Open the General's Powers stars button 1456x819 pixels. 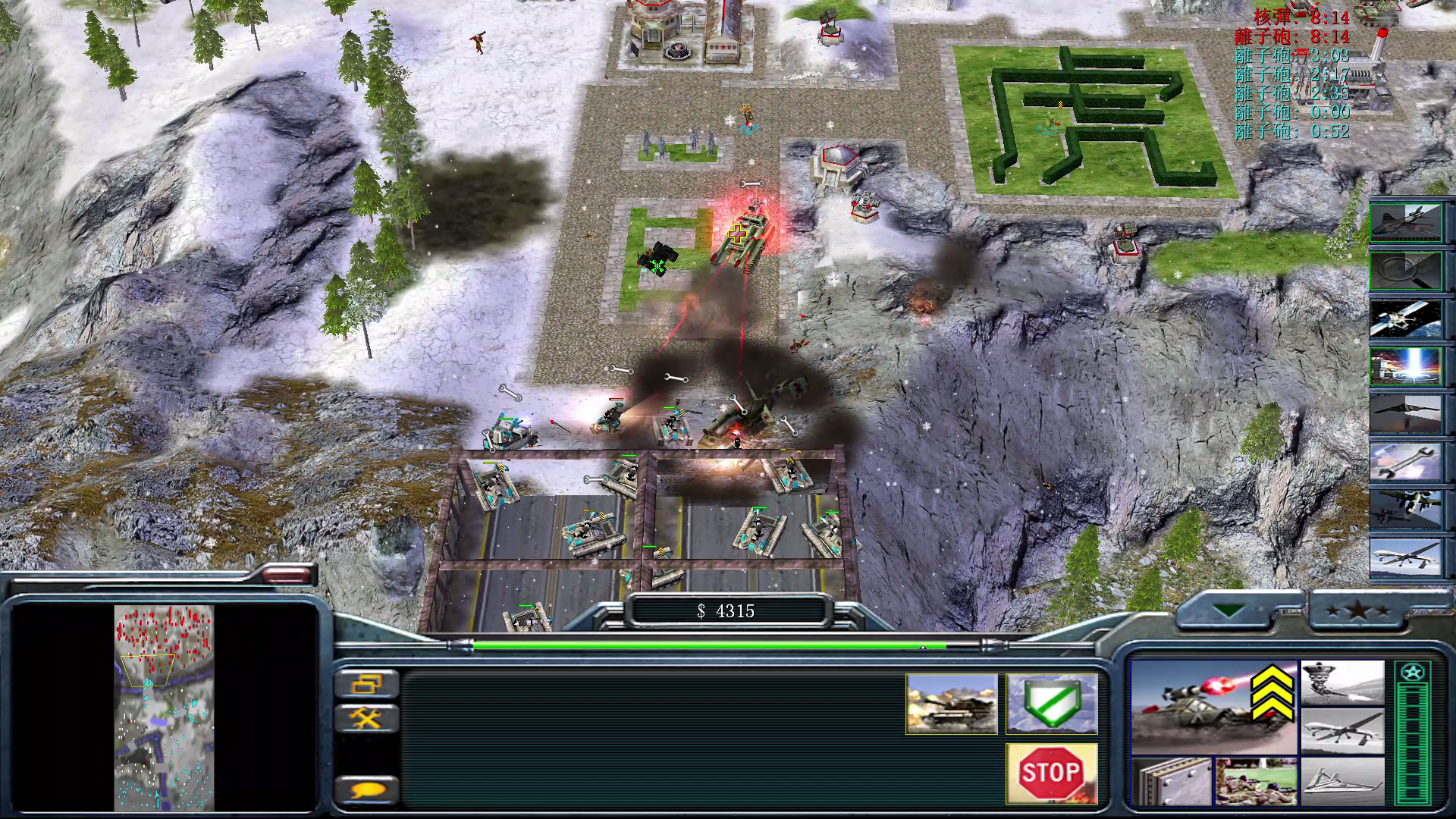(x=1357, y=610)
